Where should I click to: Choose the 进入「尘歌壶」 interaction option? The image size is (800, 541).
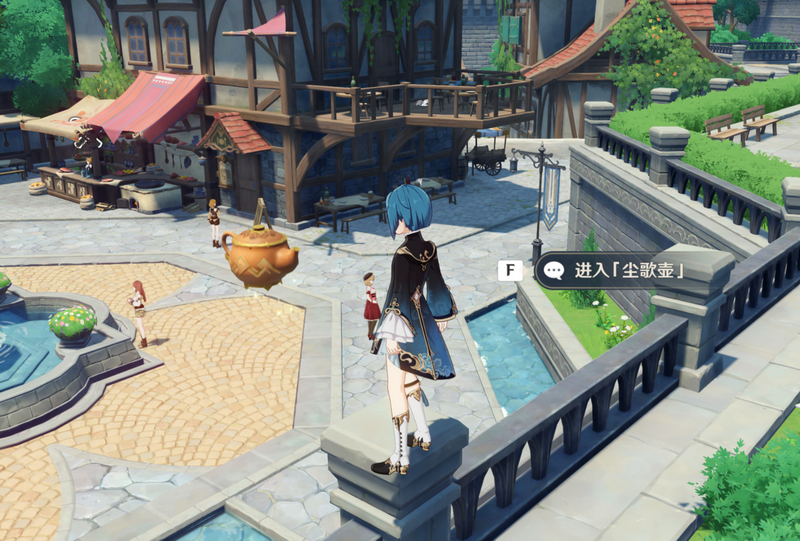(616, 271)
